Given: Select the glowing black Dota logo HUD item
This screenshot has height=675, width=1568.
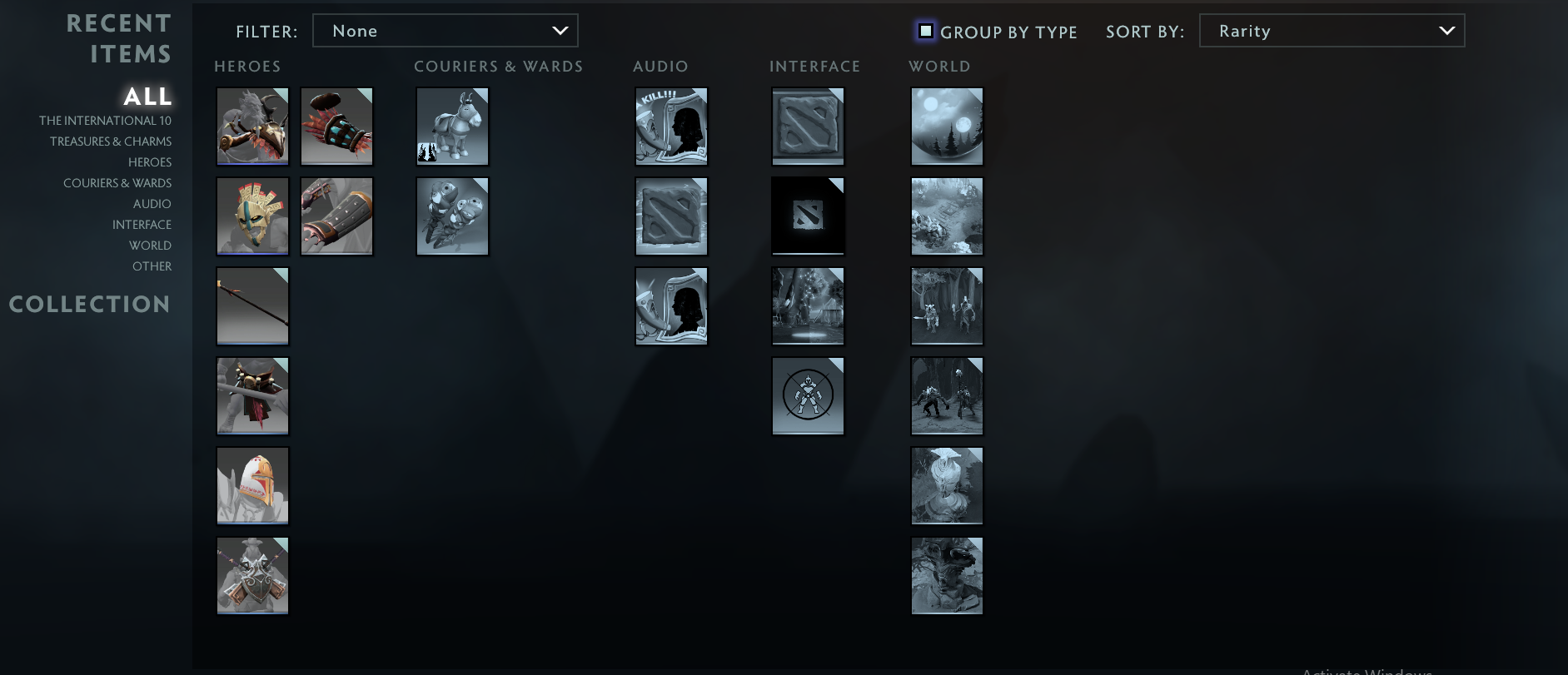Looking at the screenshot, I should (808, 216).
